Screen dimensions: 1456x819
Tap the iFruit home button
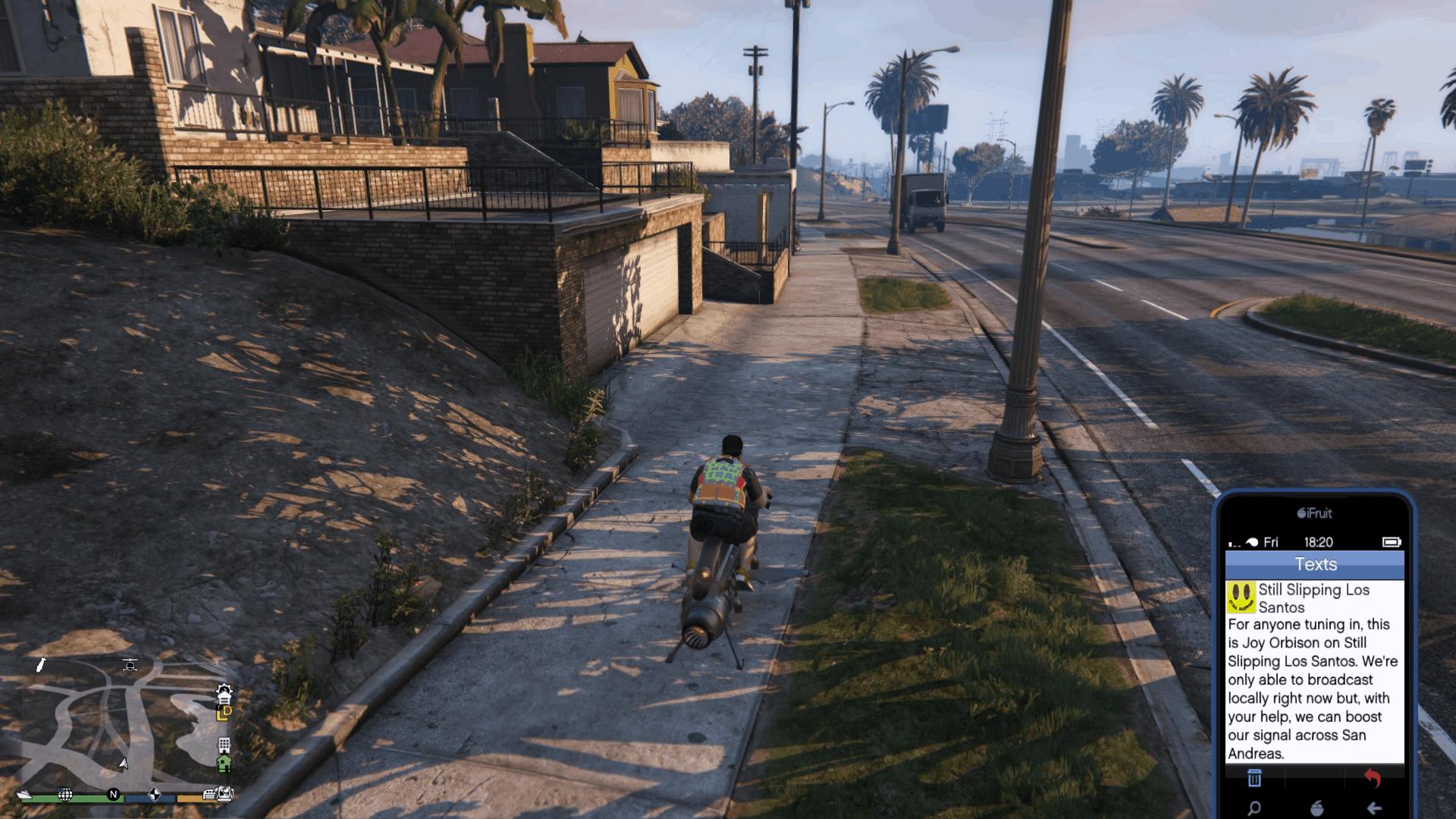coord(1316,808)
